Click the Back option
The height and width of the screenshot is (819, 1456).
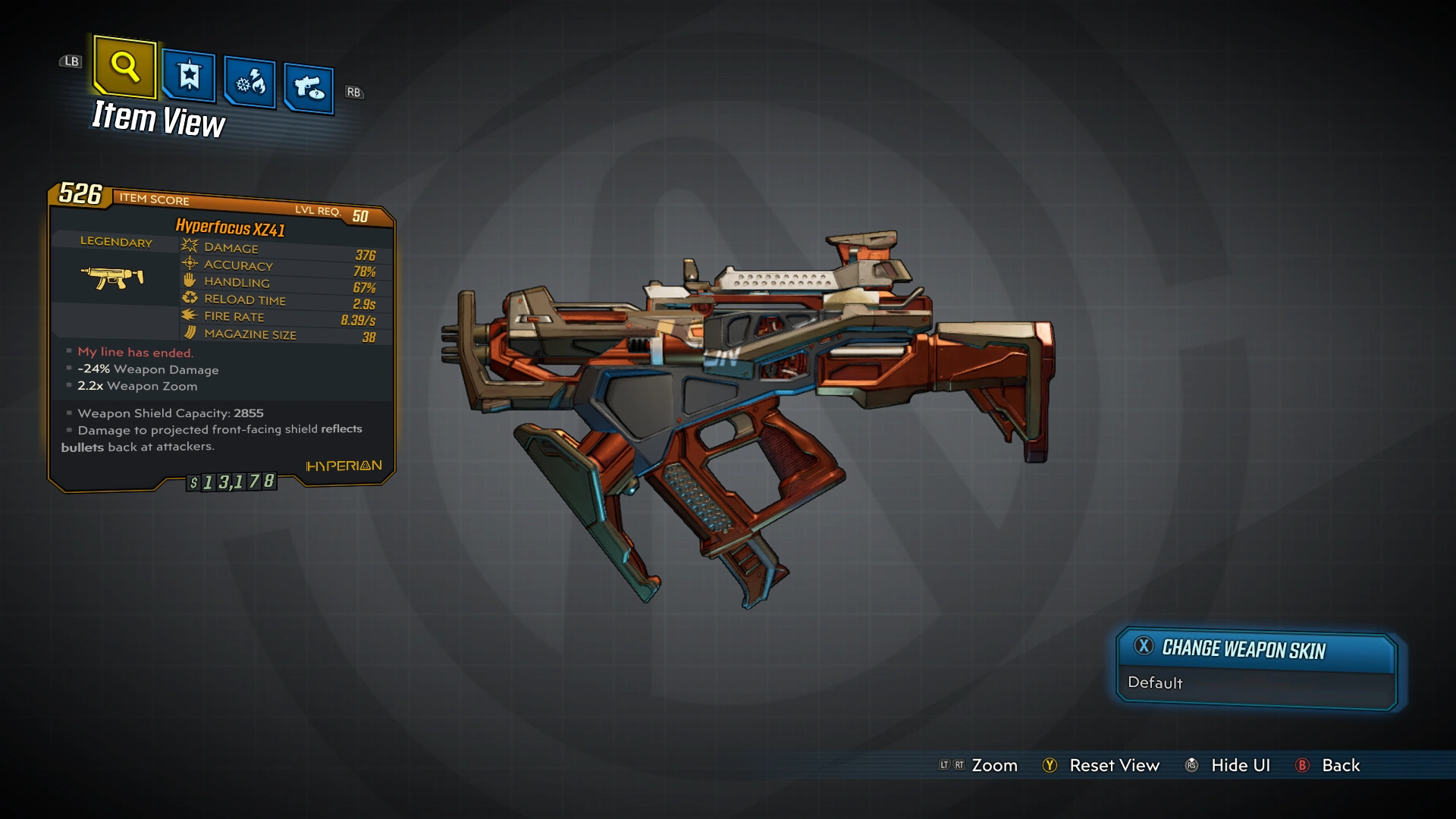1338,765
